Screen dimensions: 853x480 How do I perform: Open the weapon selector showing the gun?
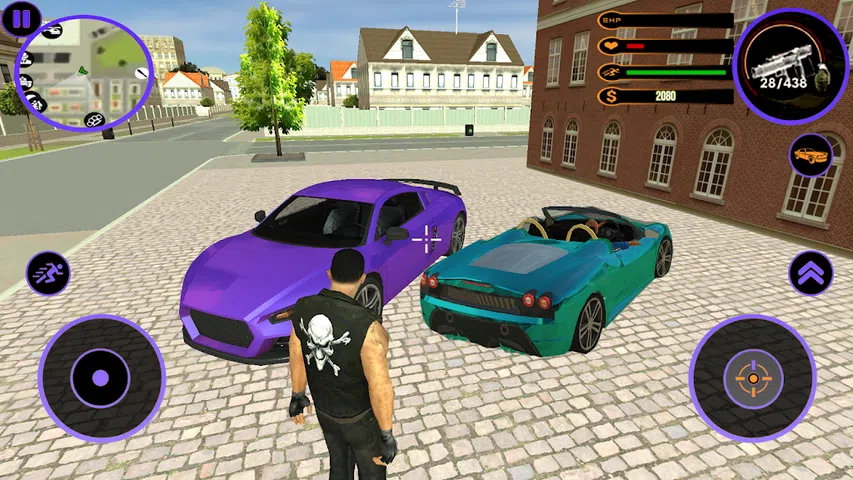point(790,66)
